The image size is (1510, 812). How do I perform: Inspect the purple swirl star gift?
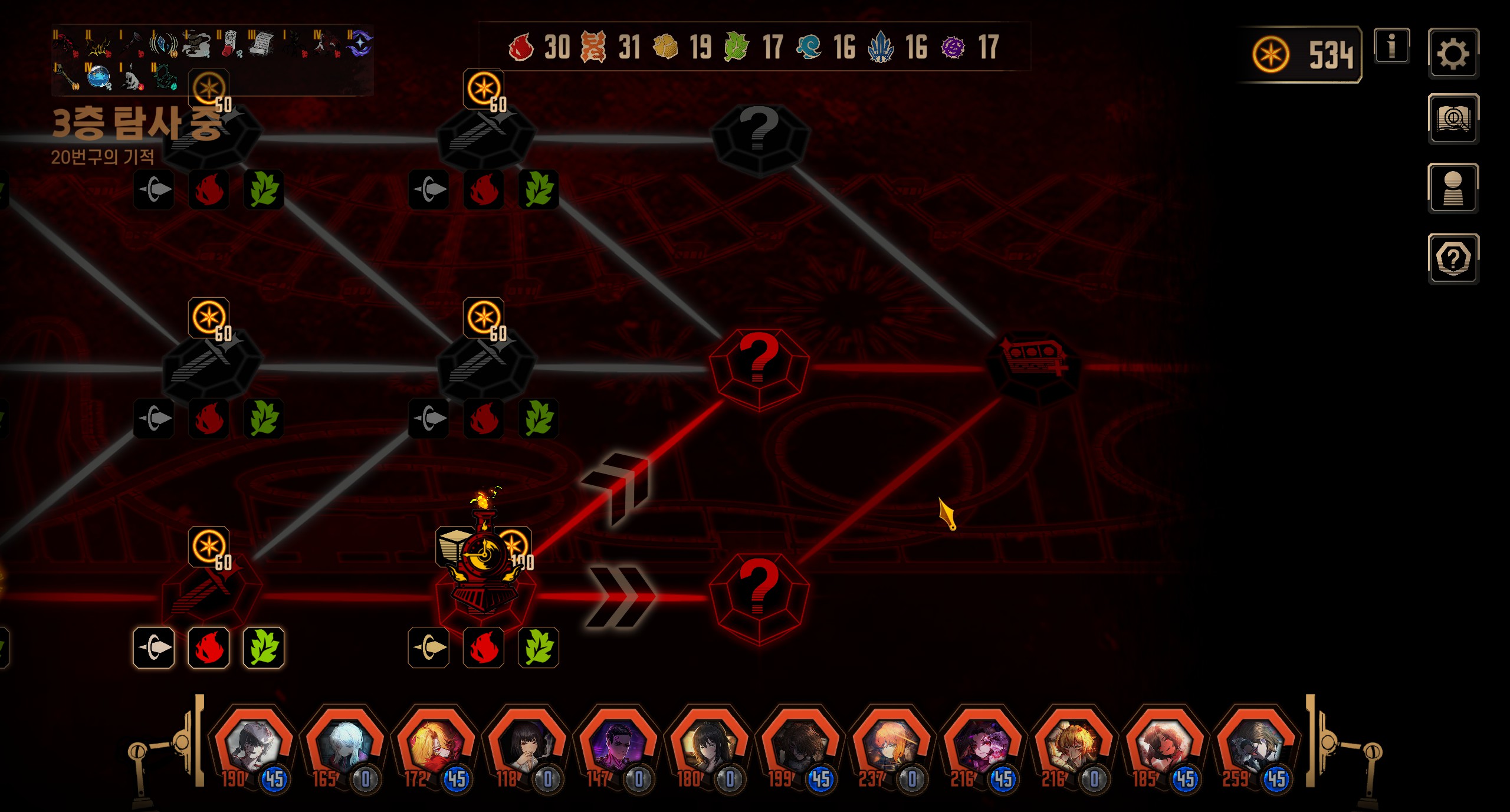coord(359,44)
